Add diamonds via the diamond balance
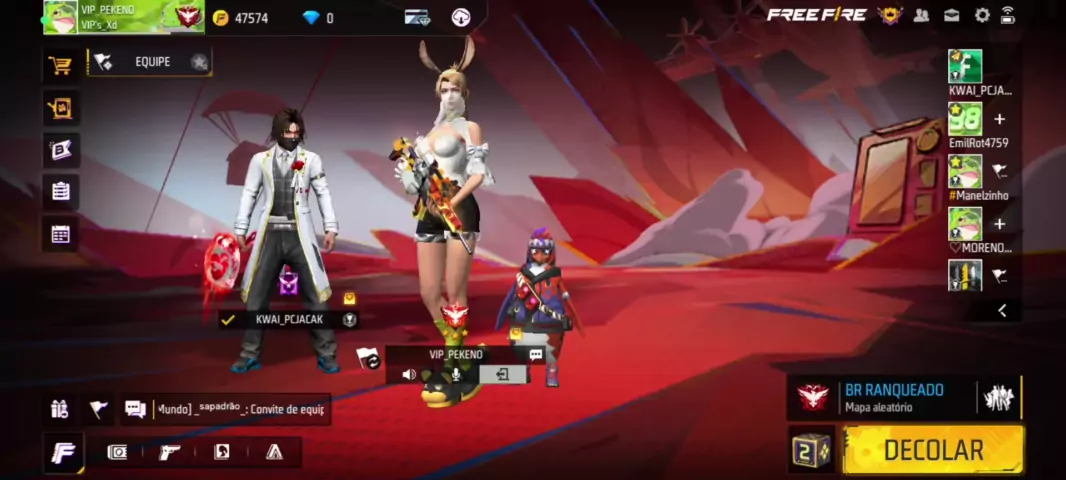 318,18
